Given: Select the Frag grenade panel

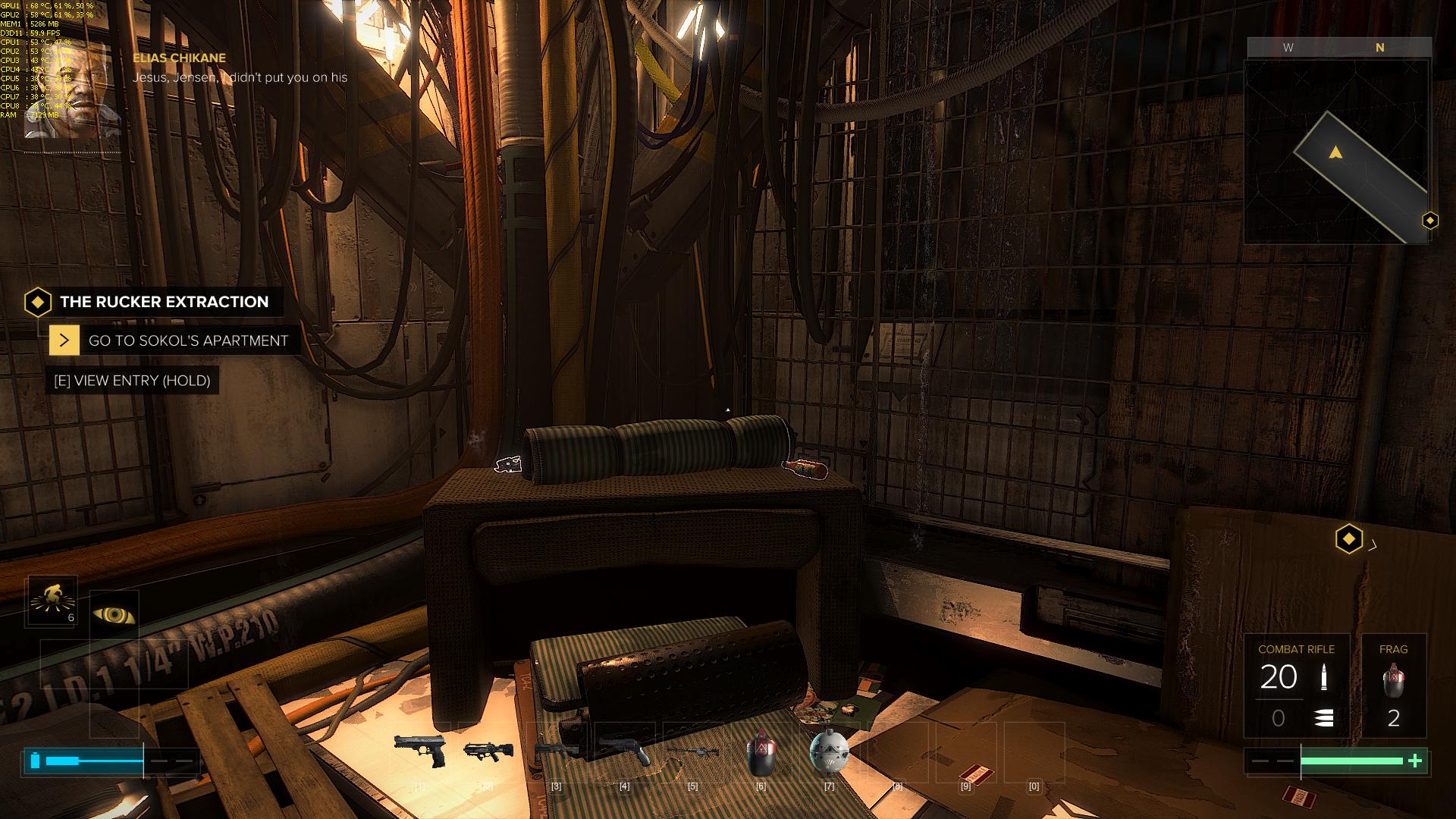Looking at the screenshot, I should (1393, 686).
